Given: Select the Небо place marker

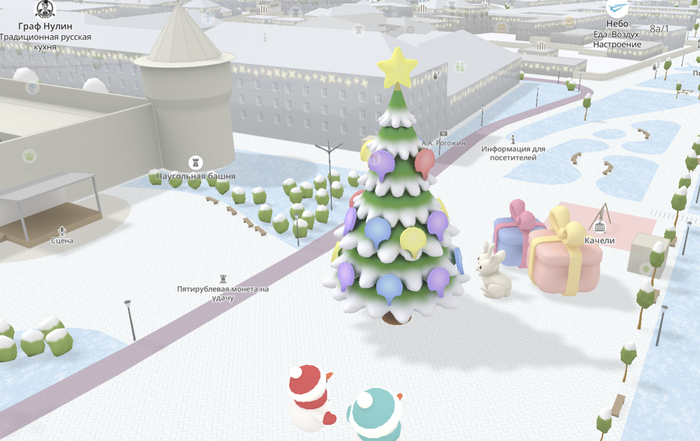Looking at the screenshot, I should [x=616, y=9].
